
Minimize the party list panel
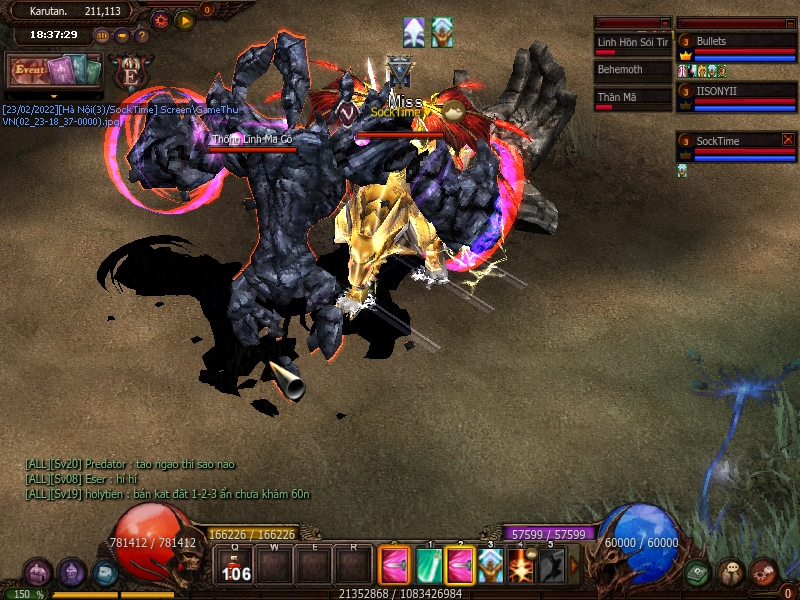tap(789, 22)
